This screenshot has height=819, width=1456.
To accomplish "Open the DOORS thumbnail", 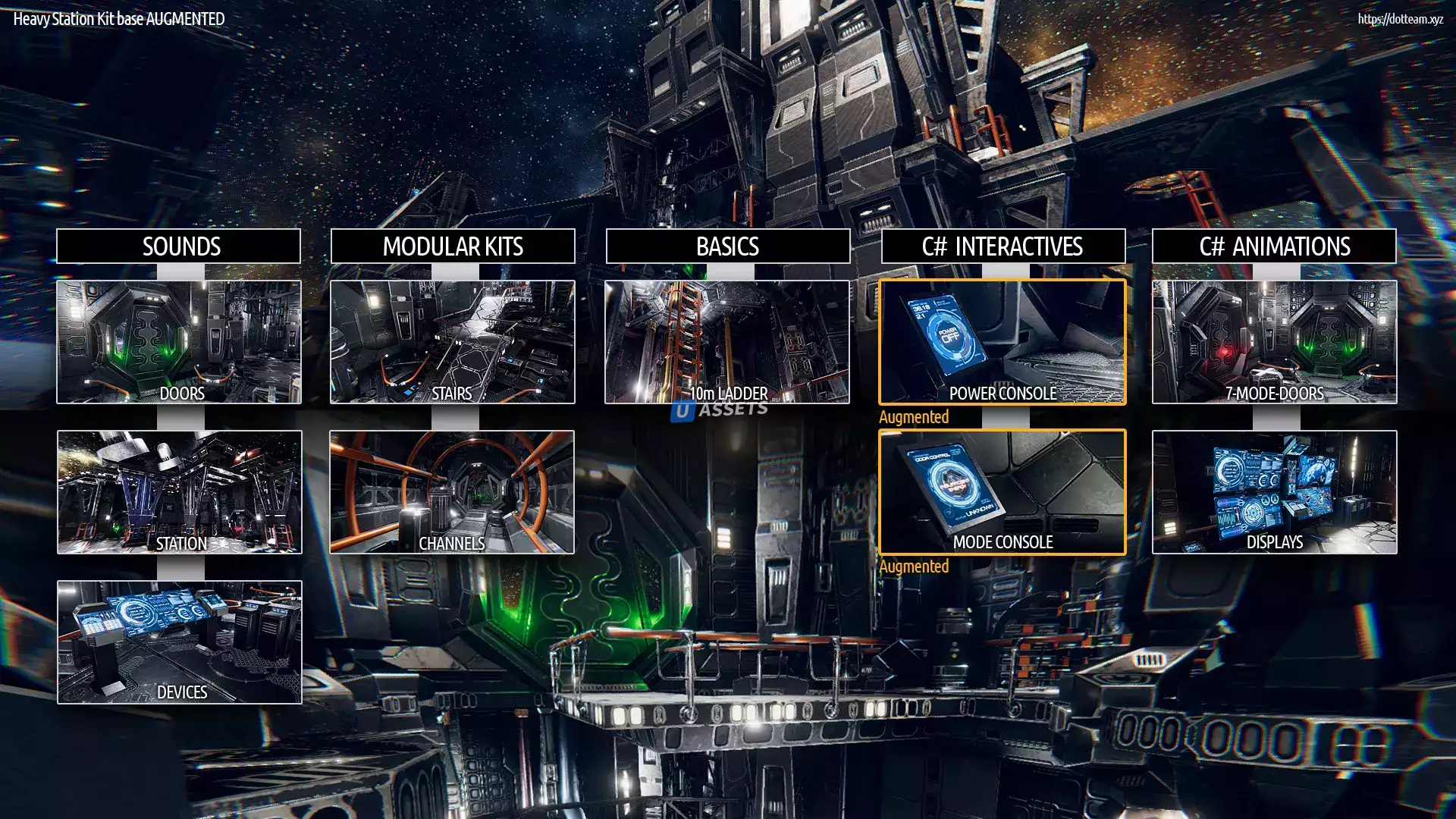I will coord(179,342).
